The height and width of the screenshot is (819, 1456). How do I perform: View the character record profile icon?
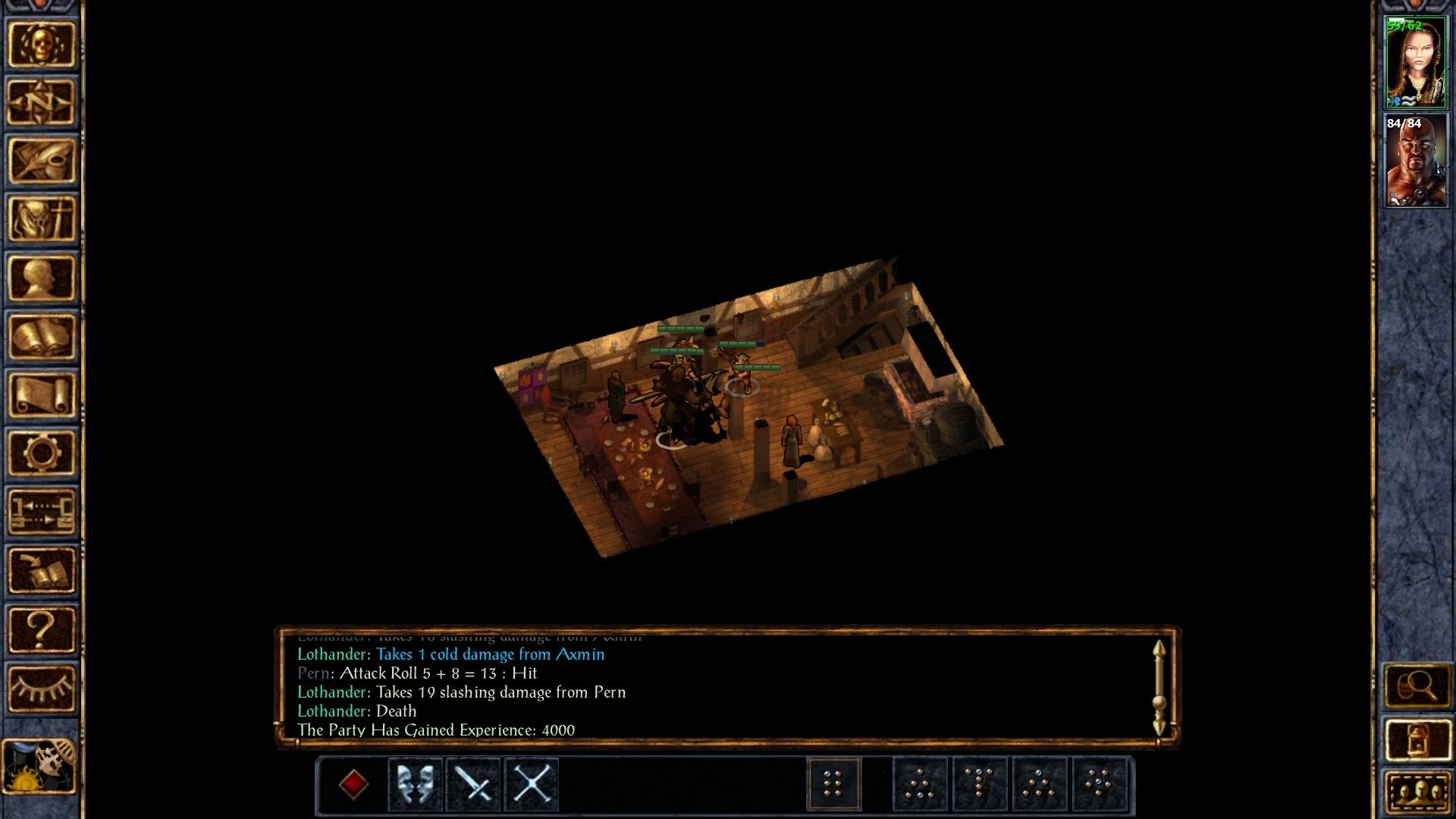[x=42, y=277]
